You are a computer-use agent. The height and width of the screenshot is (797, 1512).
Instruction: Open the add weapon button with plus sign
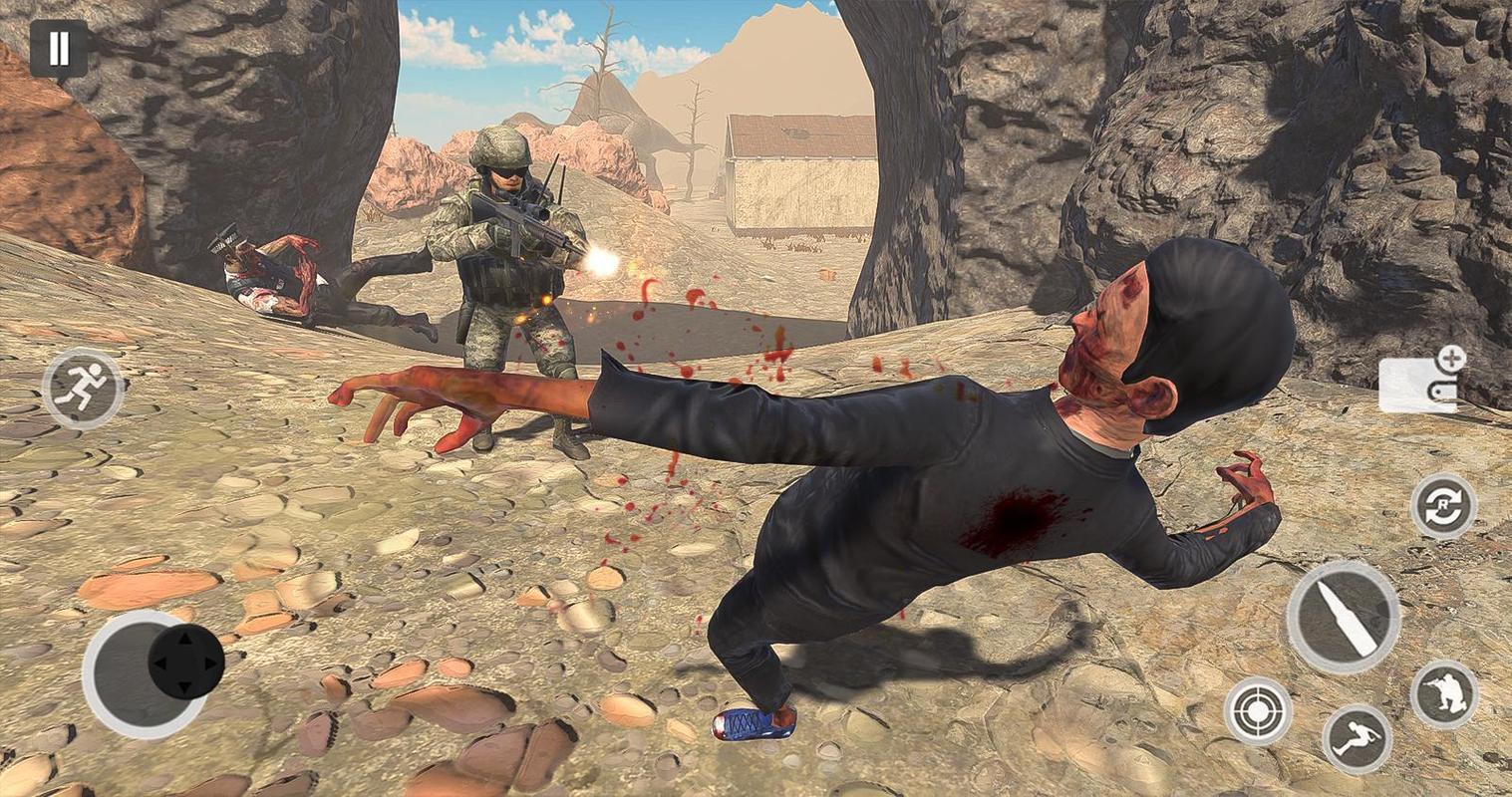1422,381
